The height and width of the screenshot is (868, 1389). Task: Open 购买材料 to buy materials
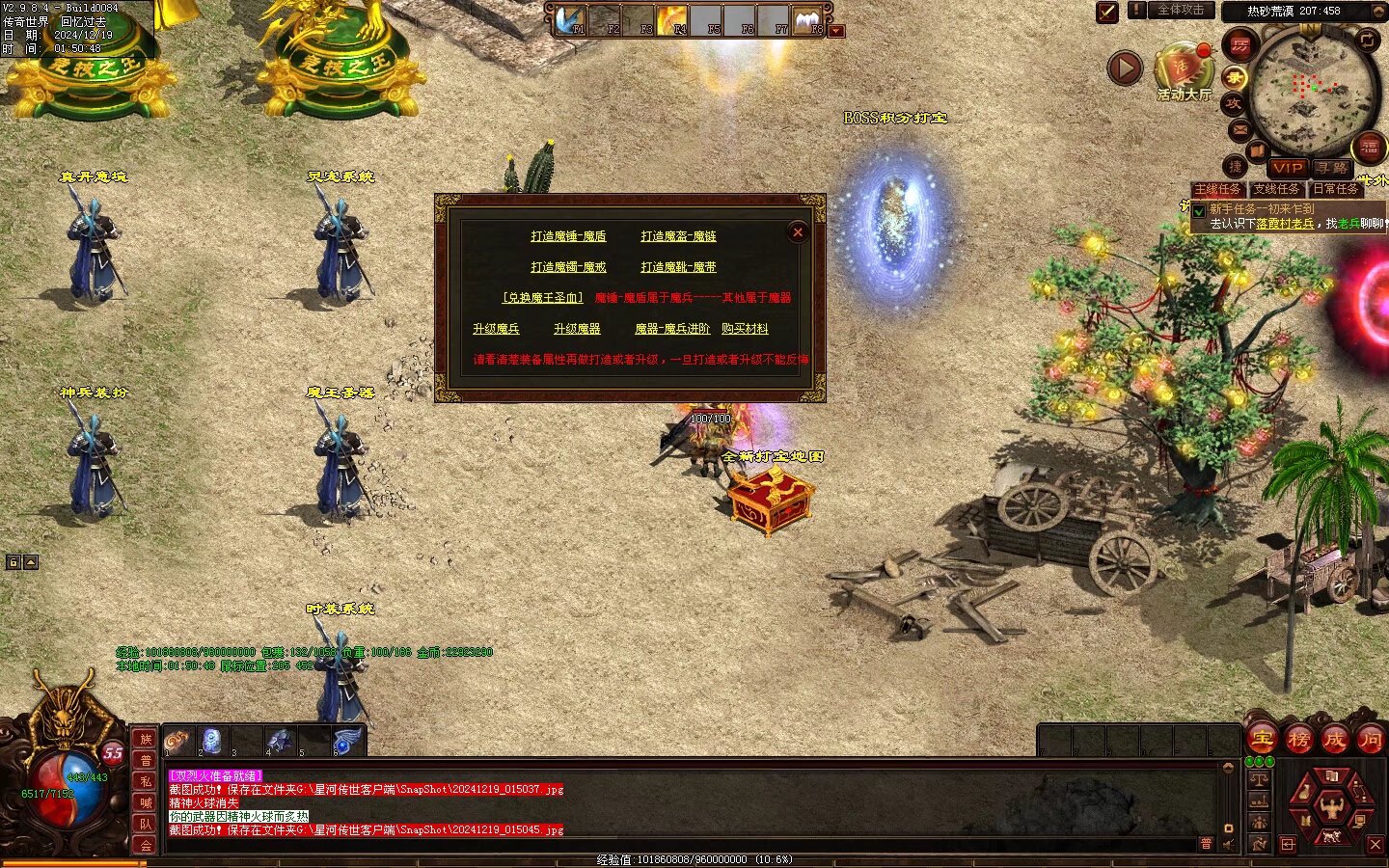point(745,329)
